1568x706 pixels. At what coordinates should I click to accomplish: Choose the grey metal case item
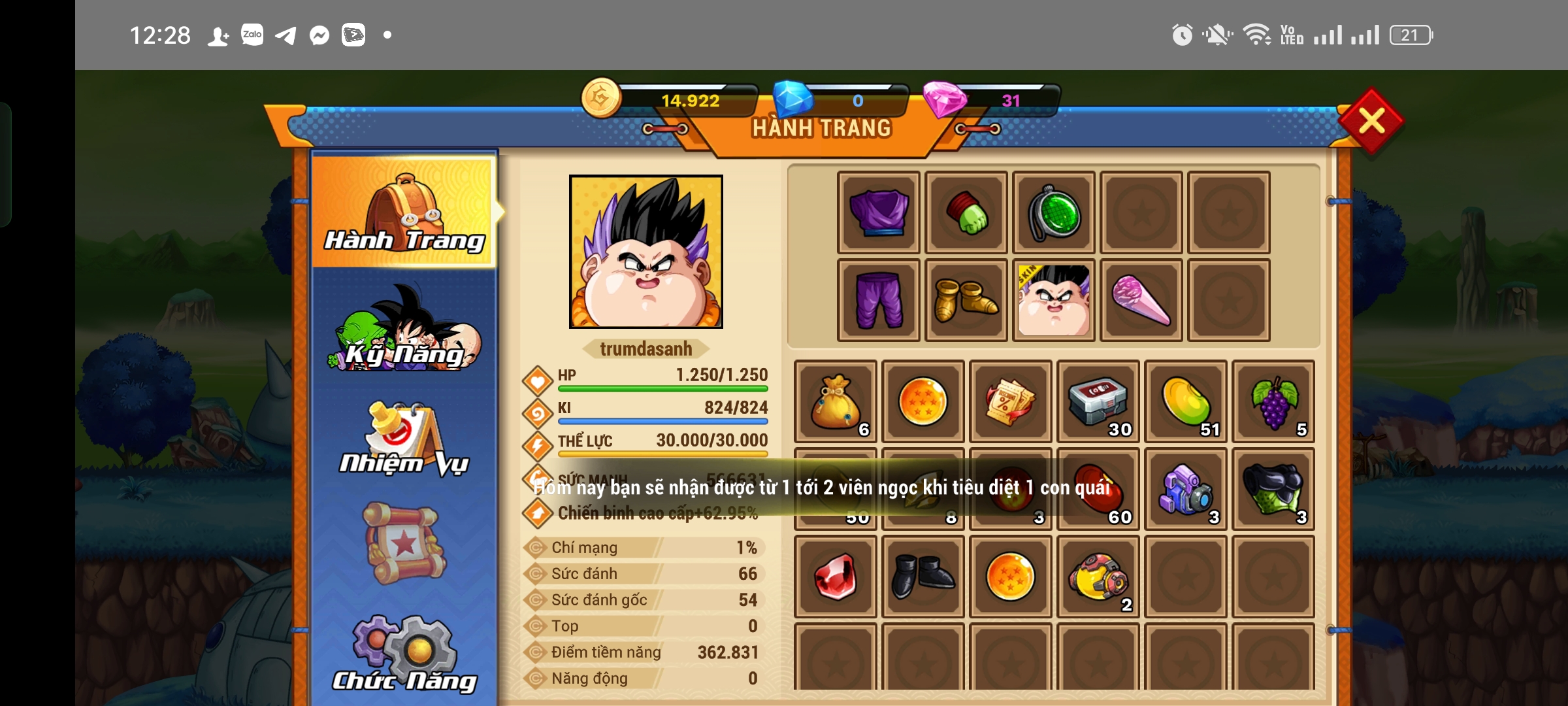[1098, 401]
